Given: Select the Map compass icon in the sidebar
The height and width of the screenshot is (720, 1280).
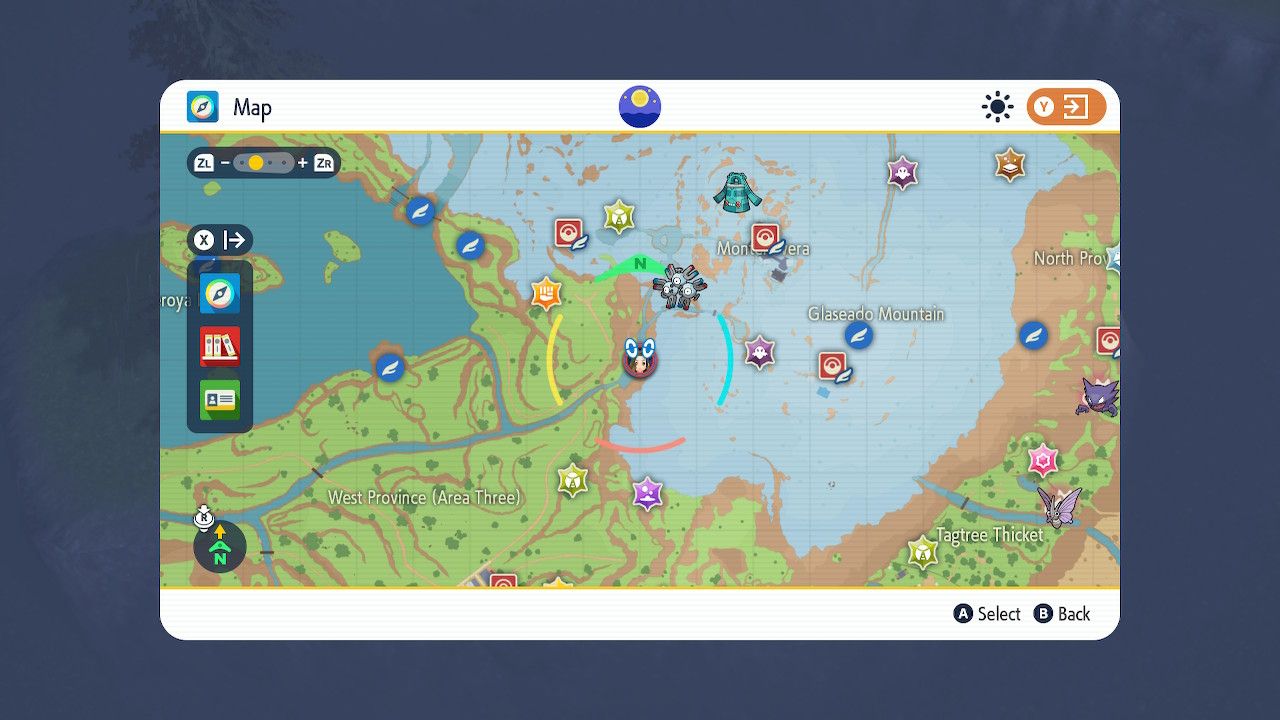Looking at the screenshot, I should 220,293.
